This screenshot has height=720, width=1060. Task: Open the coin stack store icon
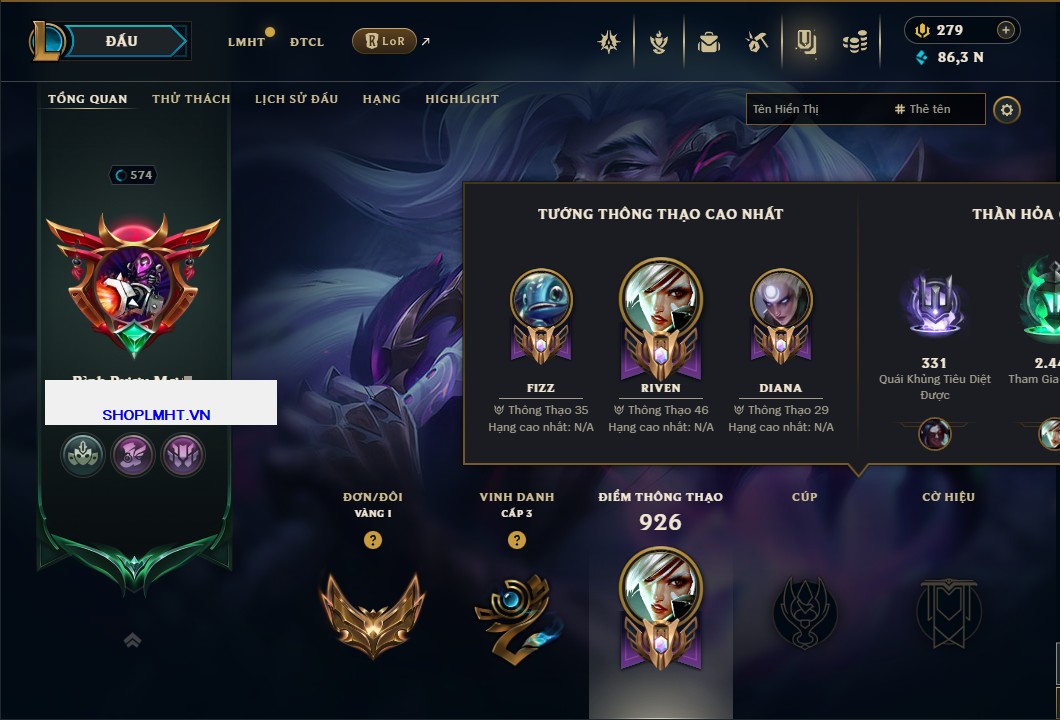click(854, 42)
